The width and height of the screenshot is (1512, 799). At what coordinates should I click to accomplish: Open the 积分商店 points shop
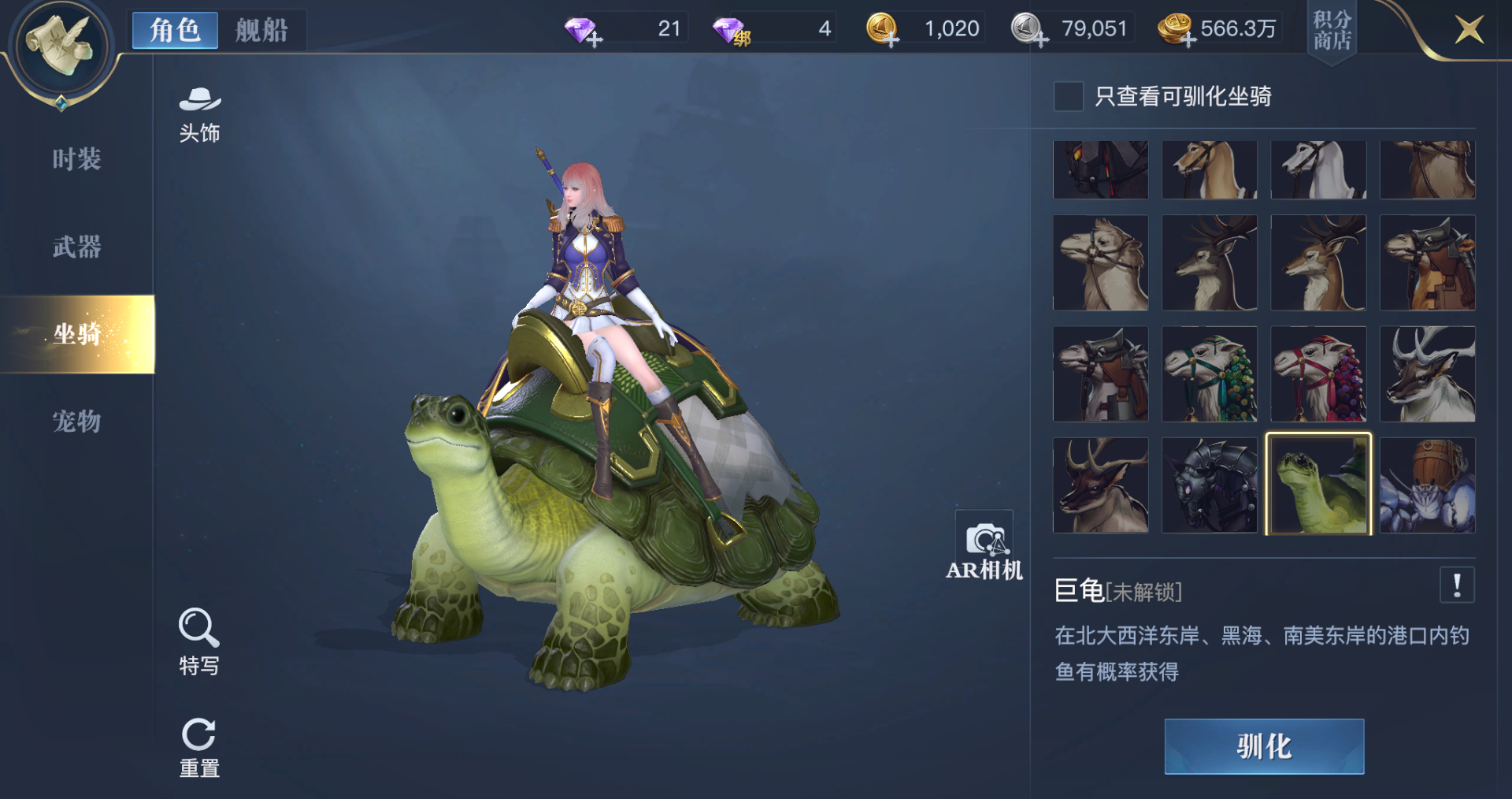1332,32
